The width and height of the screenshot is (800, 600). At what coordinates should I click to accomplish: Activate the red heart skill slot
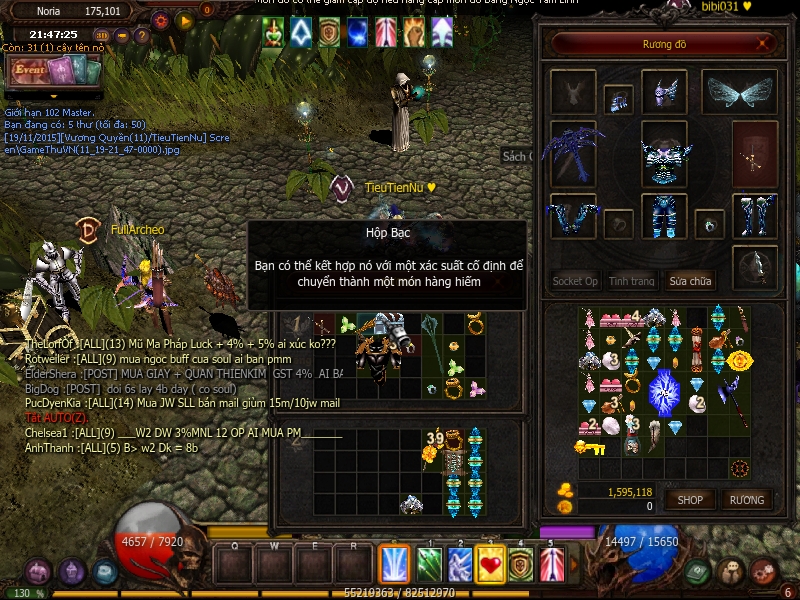[x=491, y=565]
